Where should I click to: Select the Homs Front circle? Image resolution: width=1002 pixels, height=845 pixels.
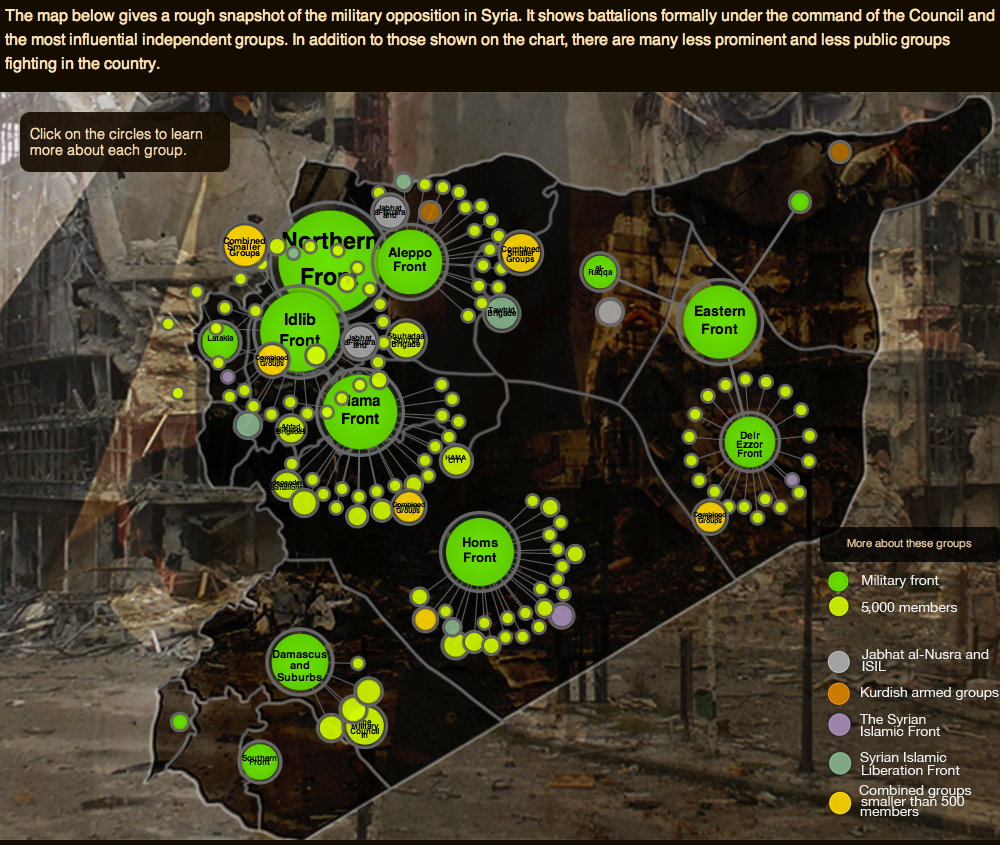point(479,550)
